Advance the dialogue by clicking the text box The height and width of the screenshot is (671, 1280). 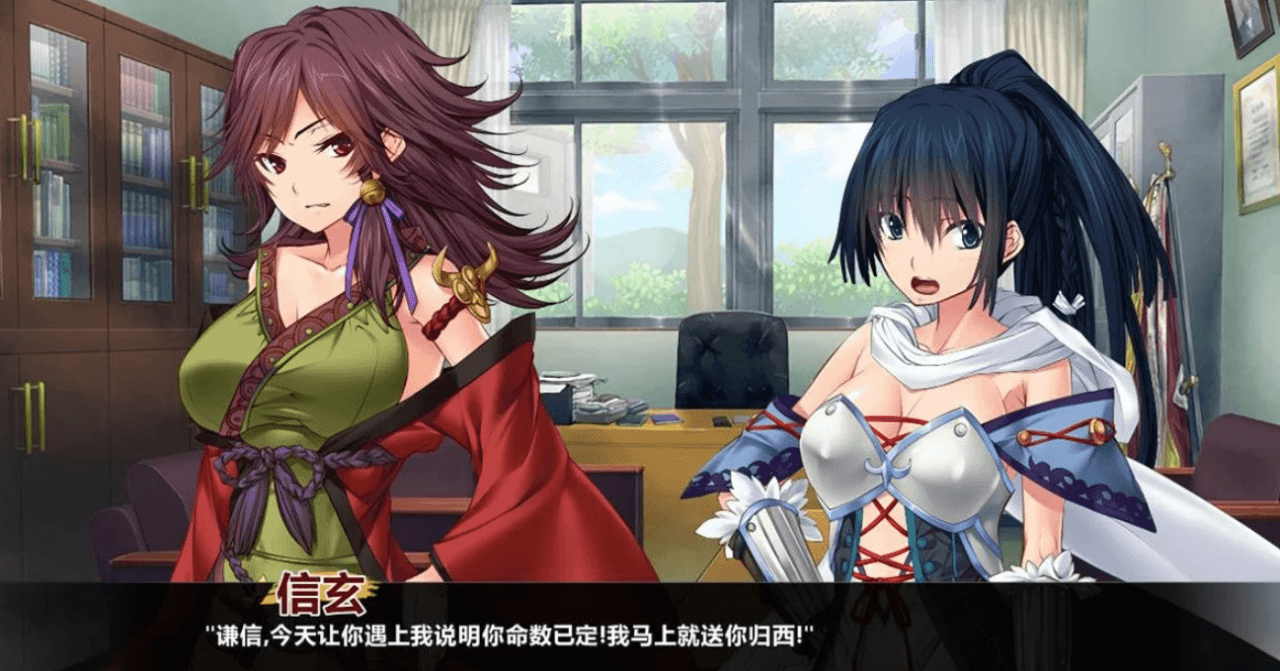[x=640, y=632]
